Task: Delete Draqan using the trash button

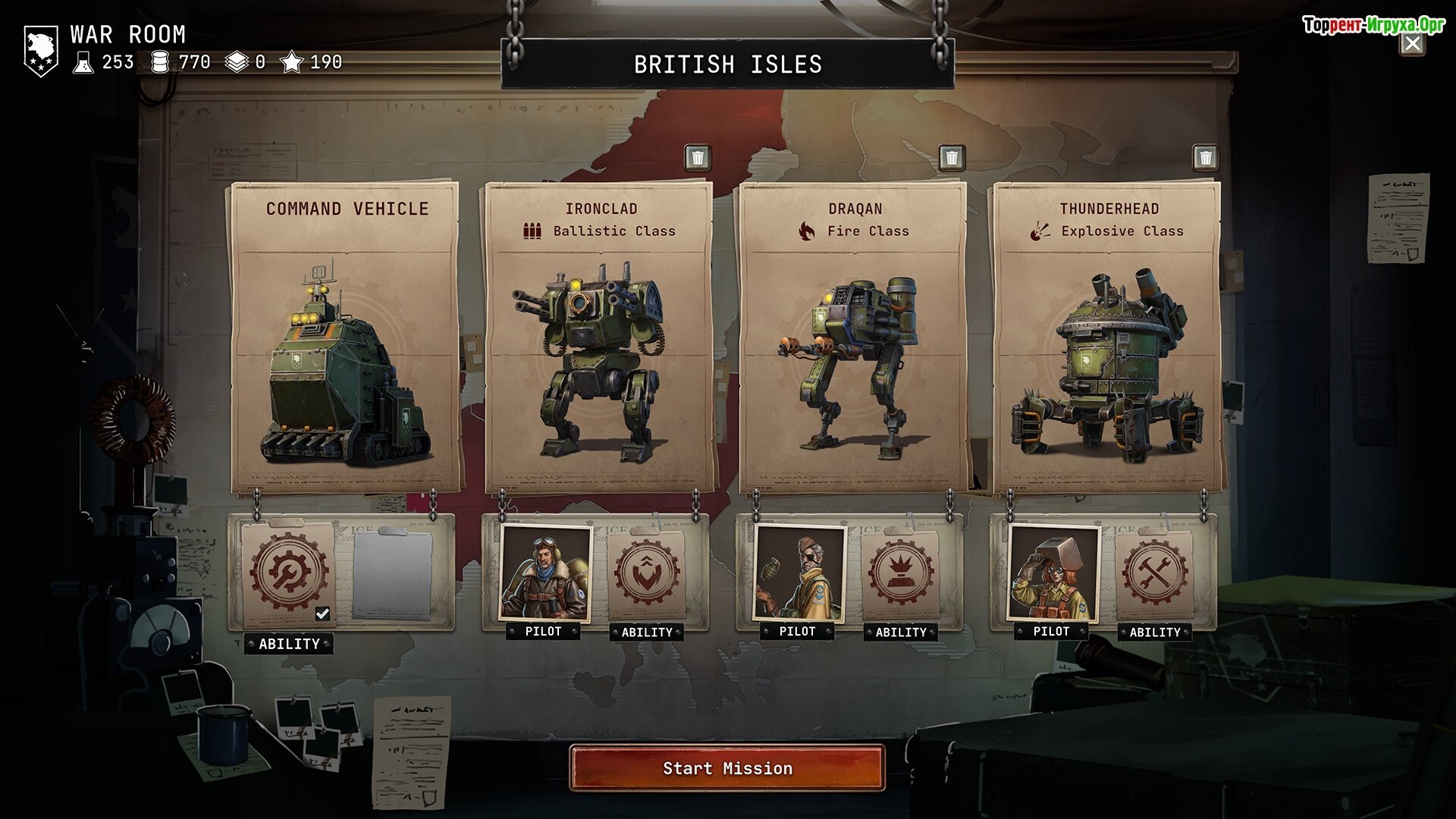Action: pos(952,158)
